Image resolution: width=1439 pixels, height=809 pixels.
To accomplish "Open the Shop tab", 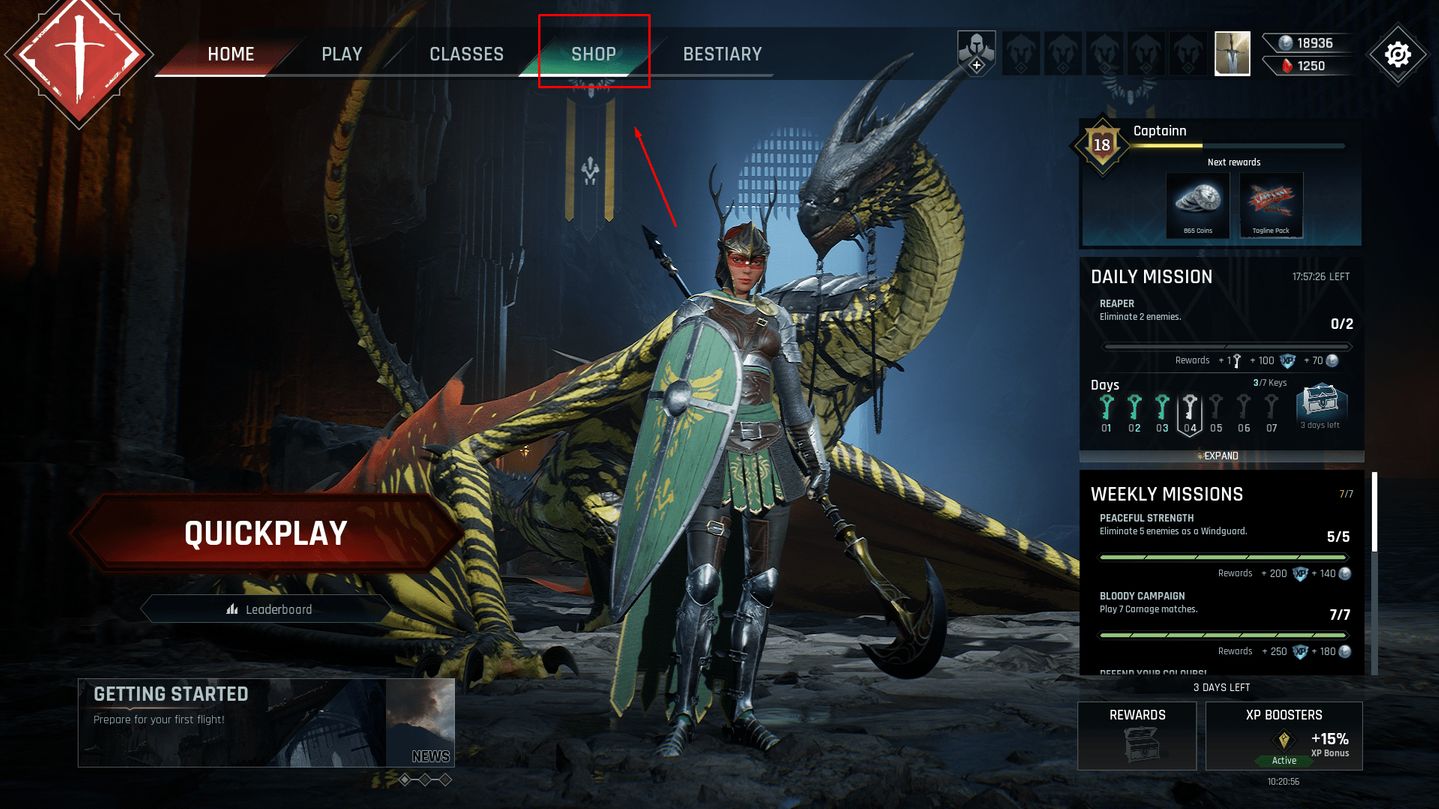I will [x=594, y=54].
